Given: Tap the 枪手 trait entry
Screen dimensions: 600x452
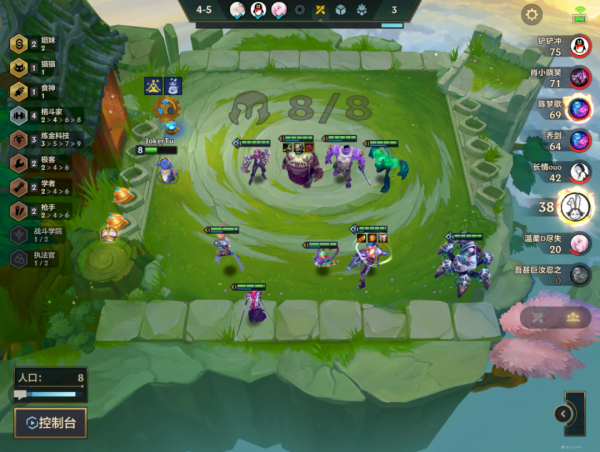Looking at the screenshot, I should (x=40, y=210).
